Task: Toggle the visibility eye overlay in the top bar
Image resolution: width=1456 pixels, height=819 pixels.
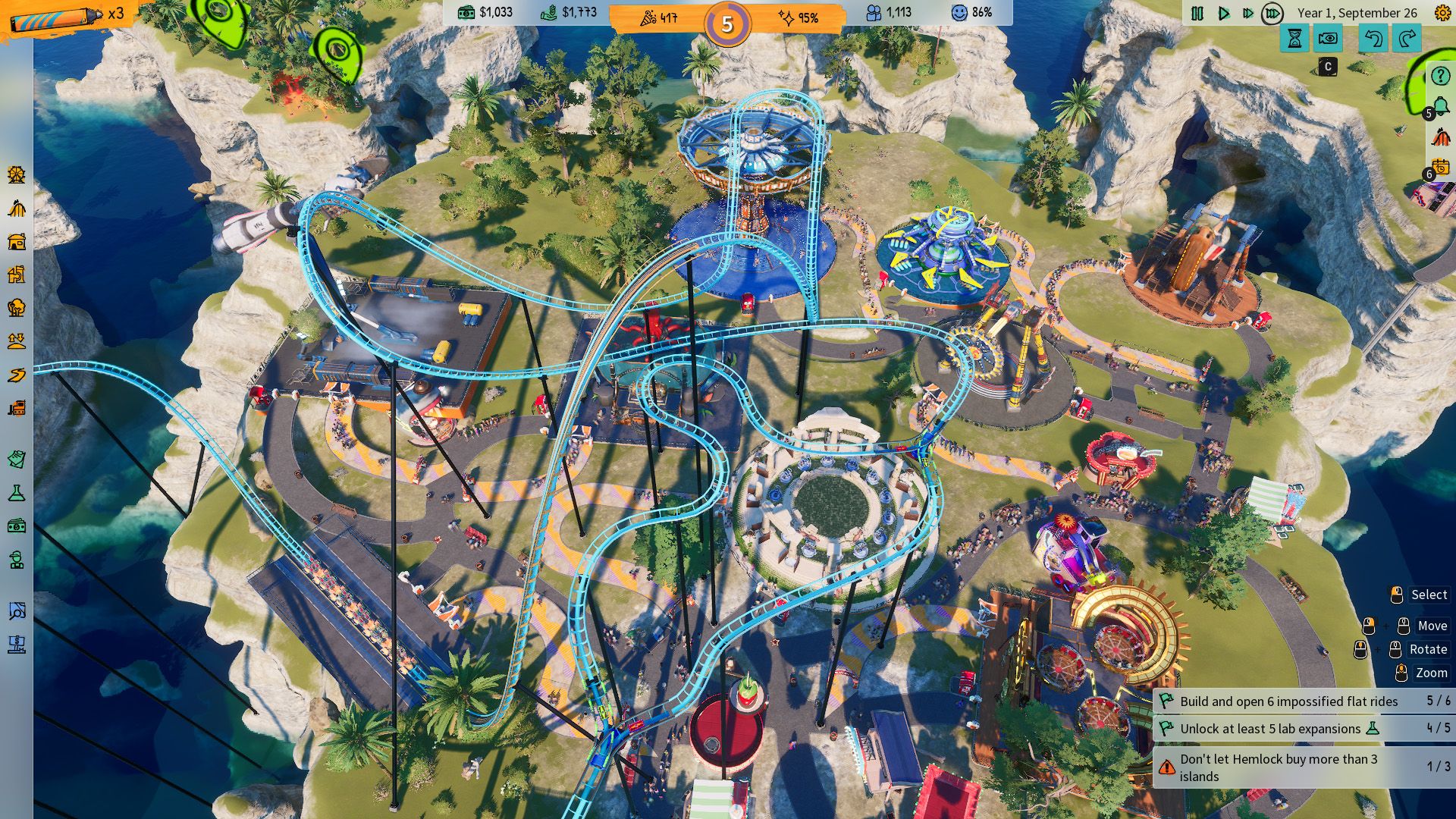Action: (1328, 38)
